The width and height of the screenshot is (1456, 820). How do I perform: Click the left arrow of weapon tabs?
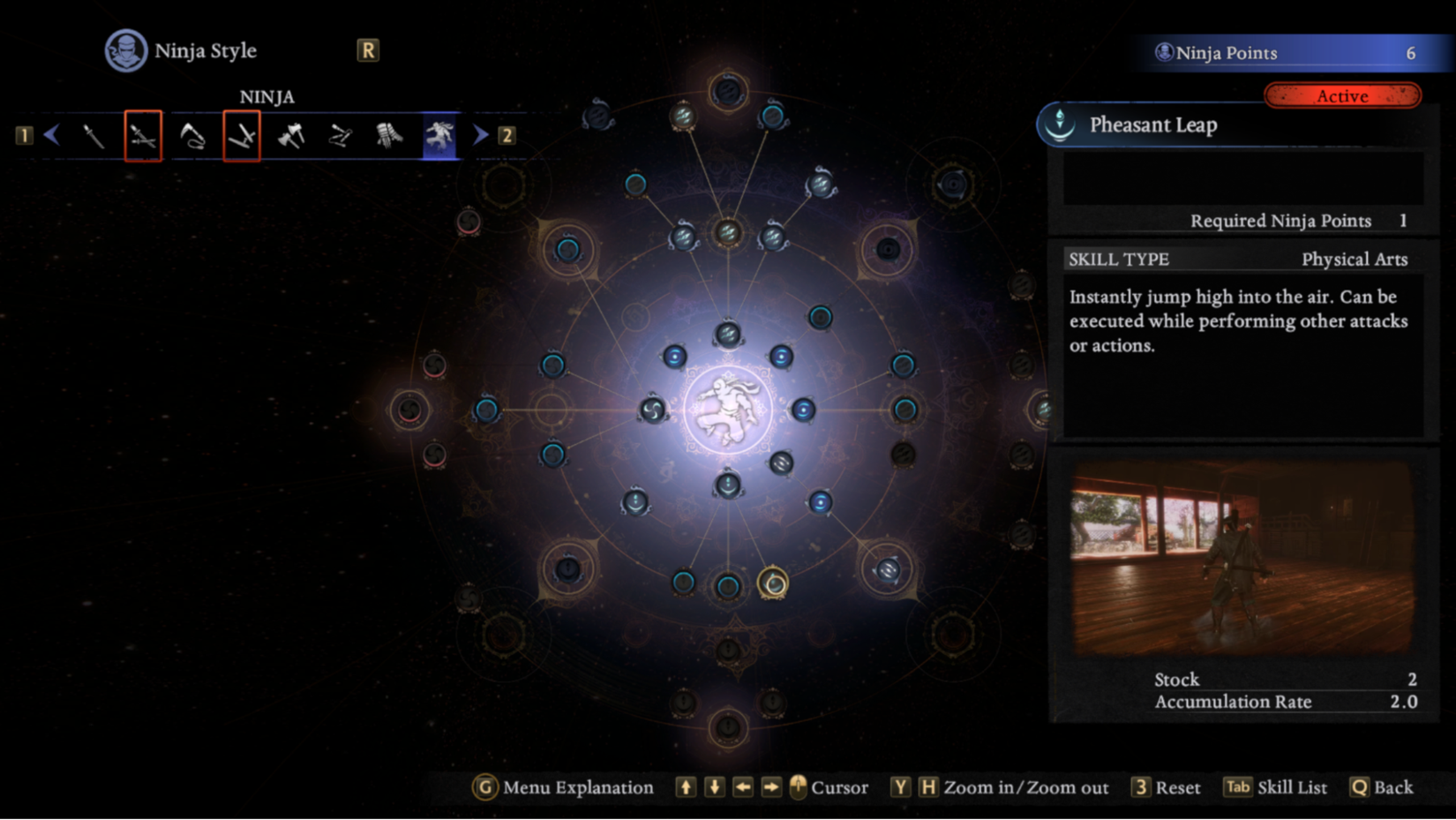click(52, 135)
